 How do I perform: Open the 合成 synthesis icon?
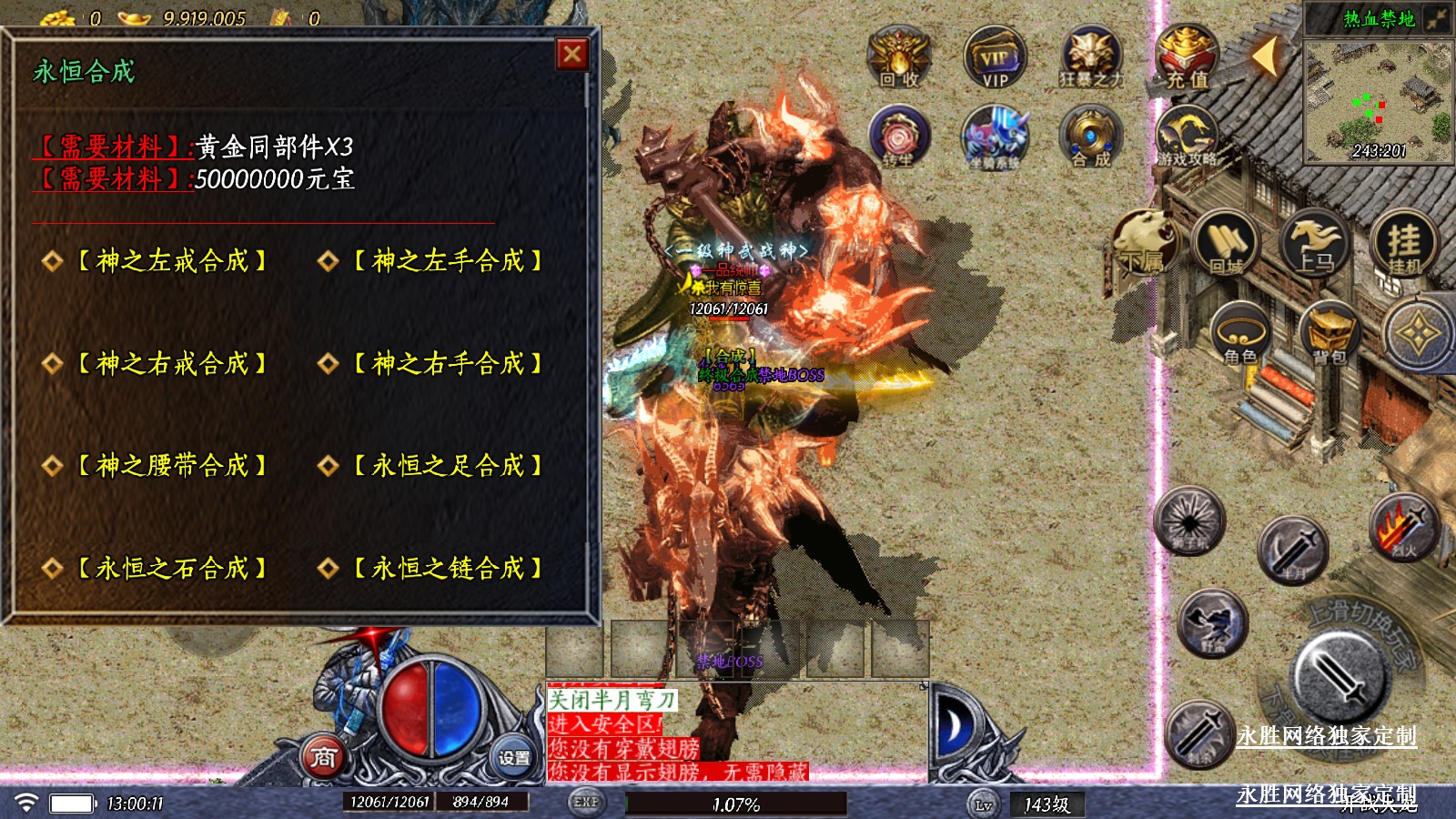[x=1090, y=136]
